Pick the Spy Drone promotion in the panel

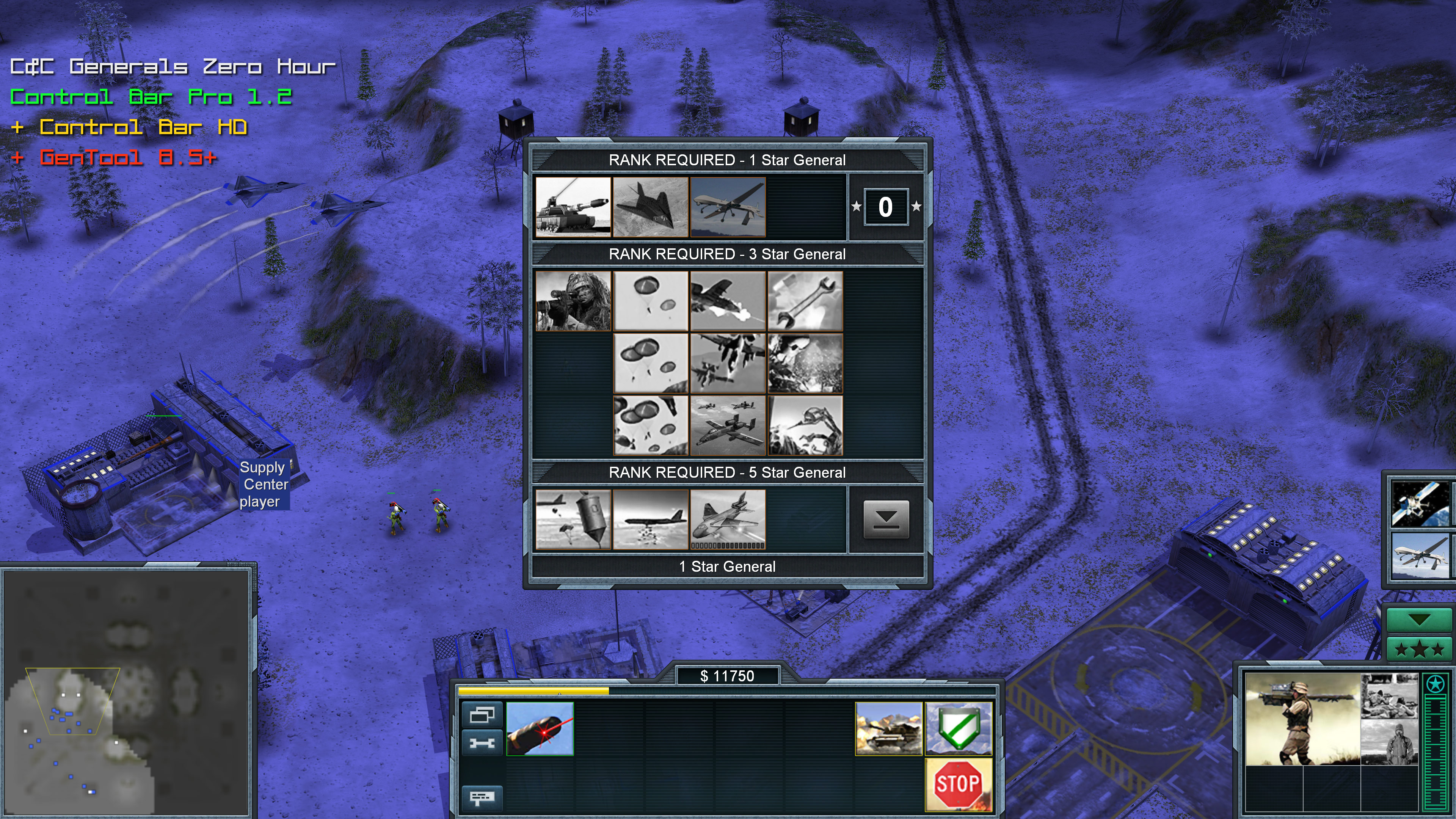pos(728,207)
